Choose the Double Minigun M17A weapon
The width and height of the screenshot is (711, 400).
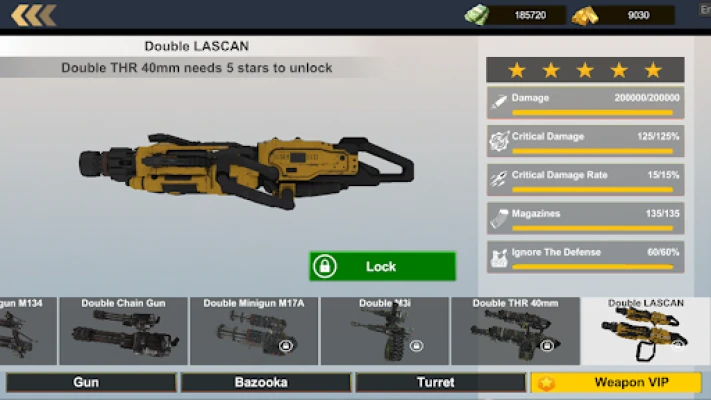click(254, 331)
